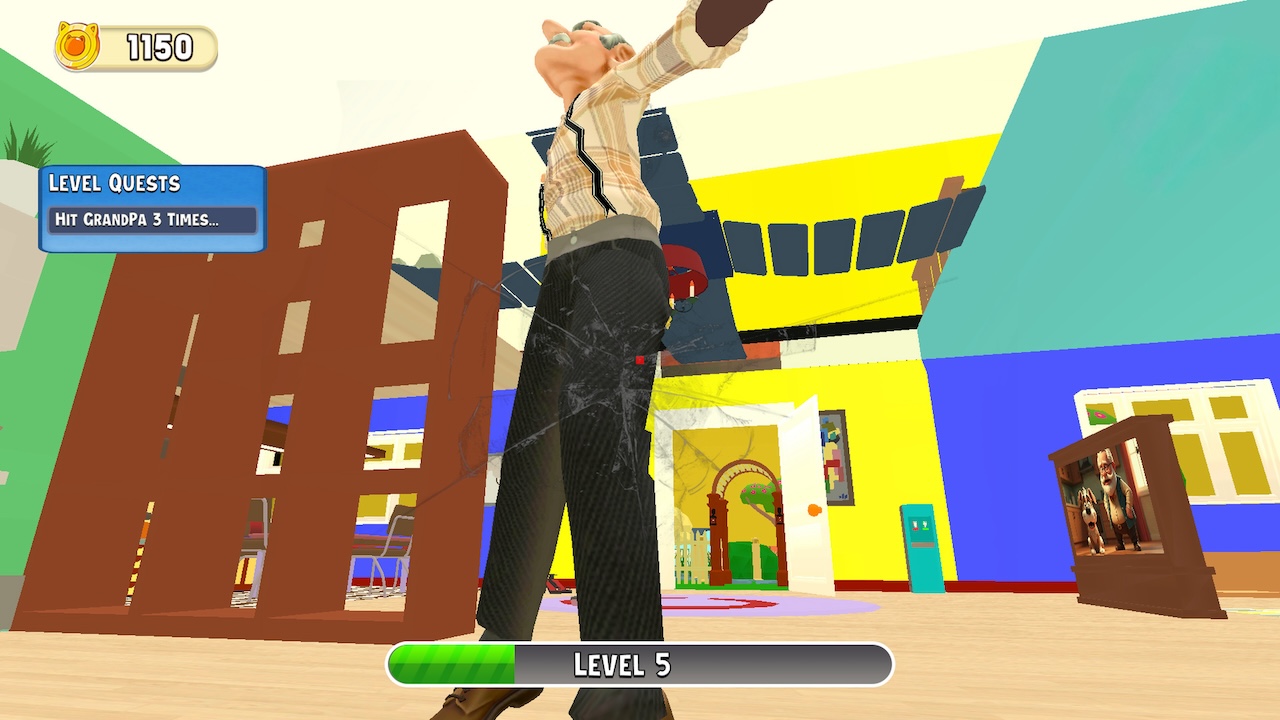The height and width of the screenshot is (720, 1280).
Task: Open the Level Quests panel
Action: pos(150,205)
